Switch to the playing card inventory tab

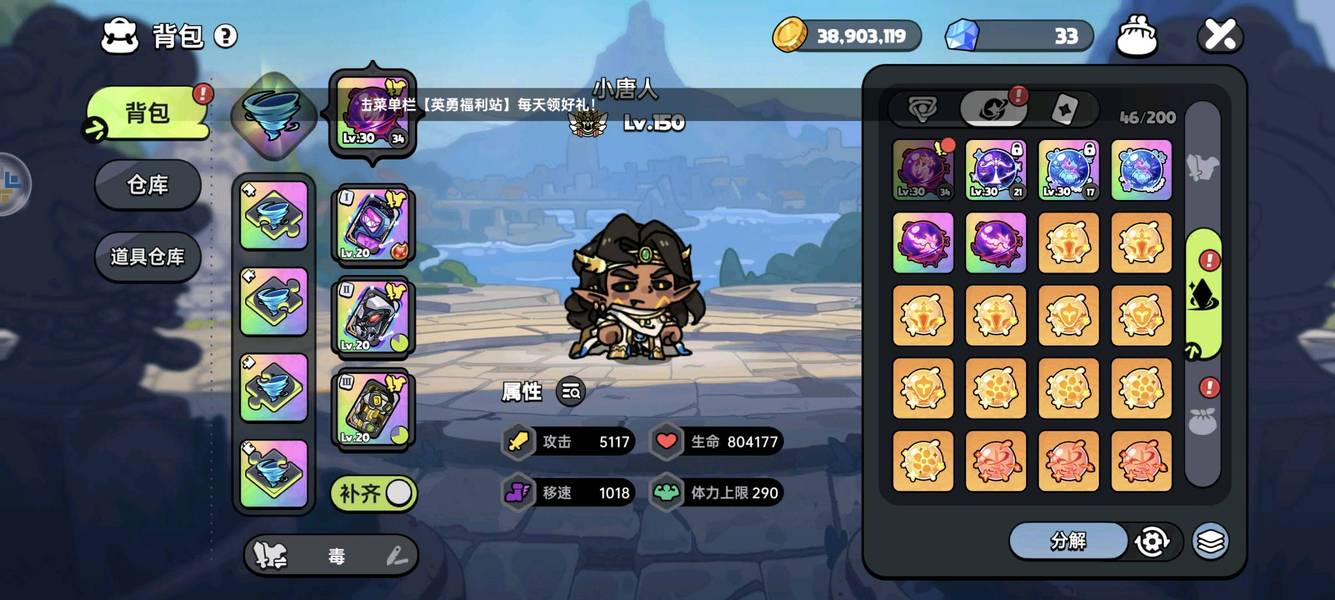point(1064,109)
